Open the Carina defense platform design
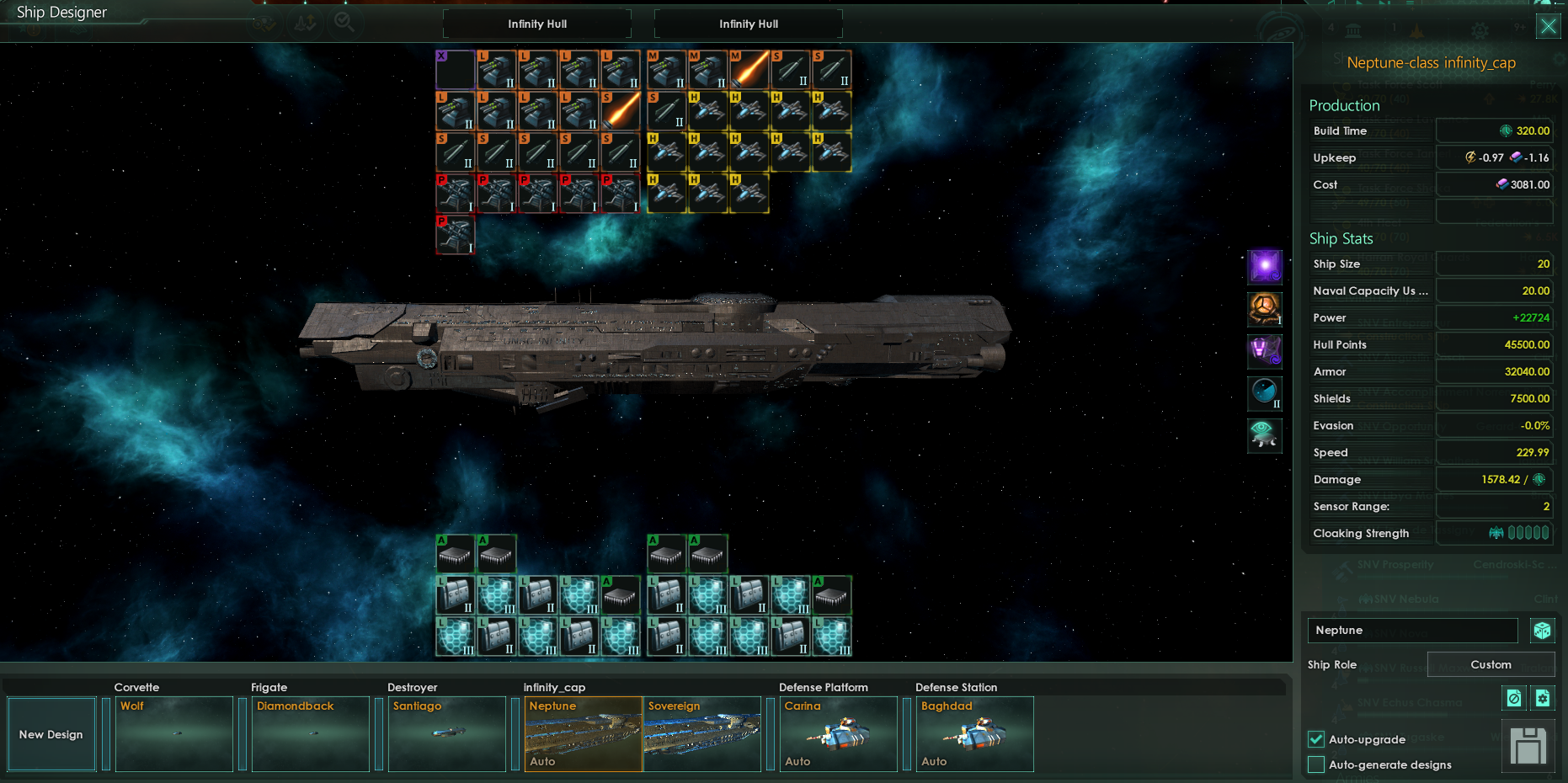Image resolution: width=1568 pixels, height=783 pixels. 838,733
